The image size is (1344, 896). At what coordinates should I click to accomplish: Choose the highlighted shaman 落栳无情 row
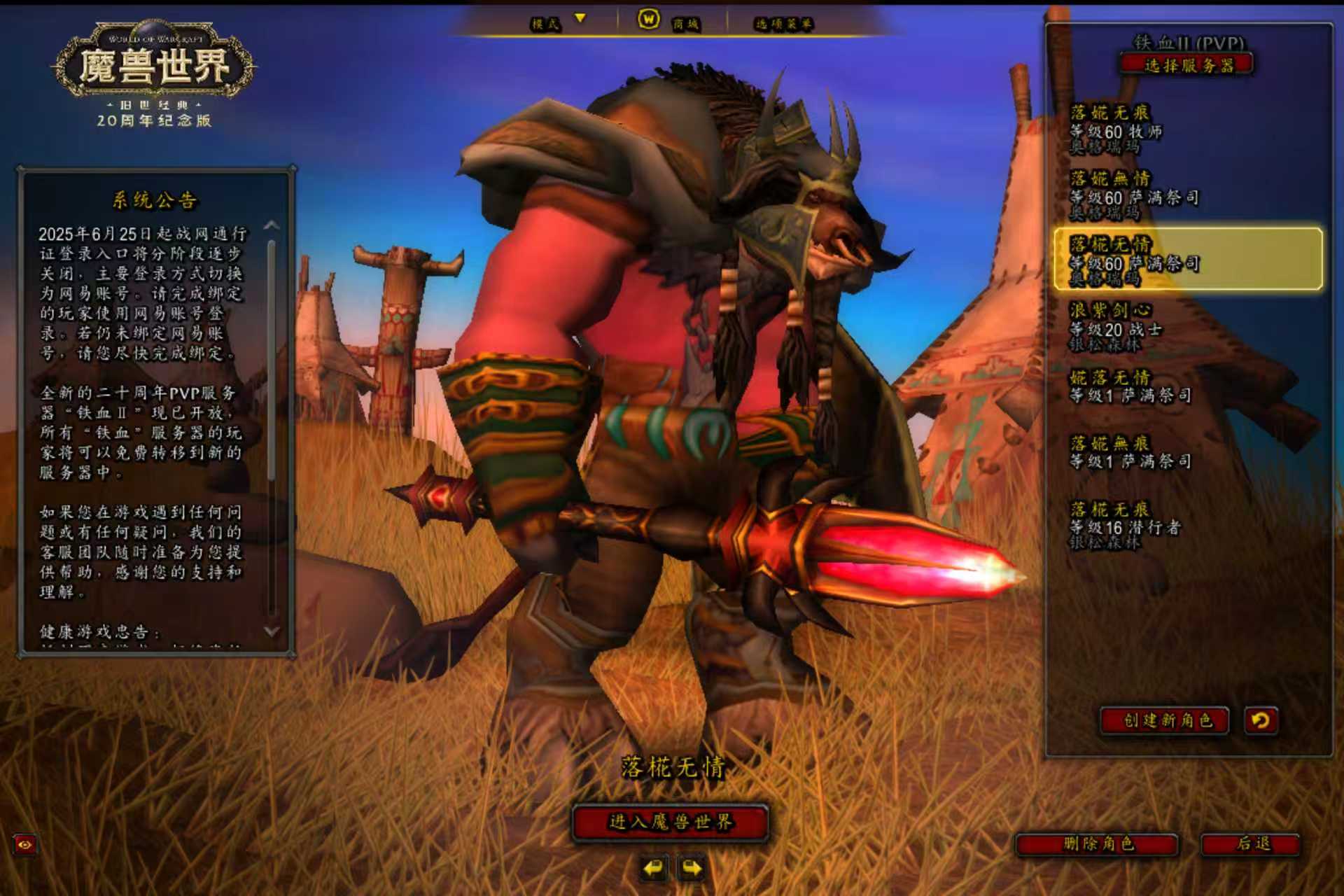click(x=1187, y=260)
